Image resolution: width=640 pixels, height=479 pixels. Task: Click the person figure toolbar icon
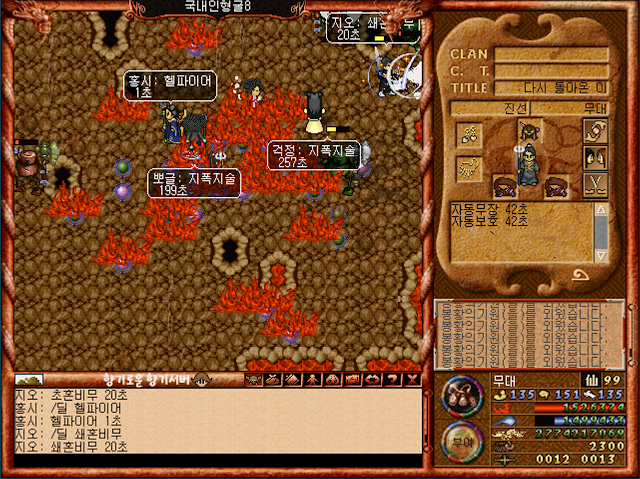point(312,380)
